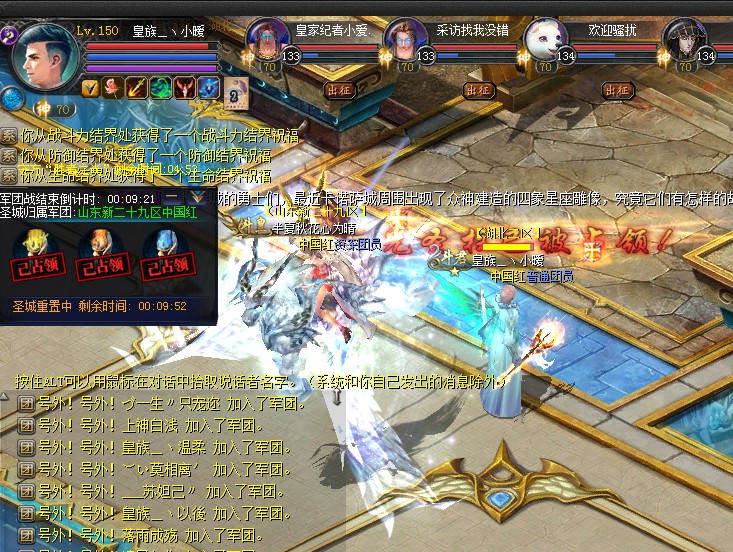Click the 出征 button under 皇家纪者小爱
Viewport: 733px width, 552px height.
tap(340, 90)
